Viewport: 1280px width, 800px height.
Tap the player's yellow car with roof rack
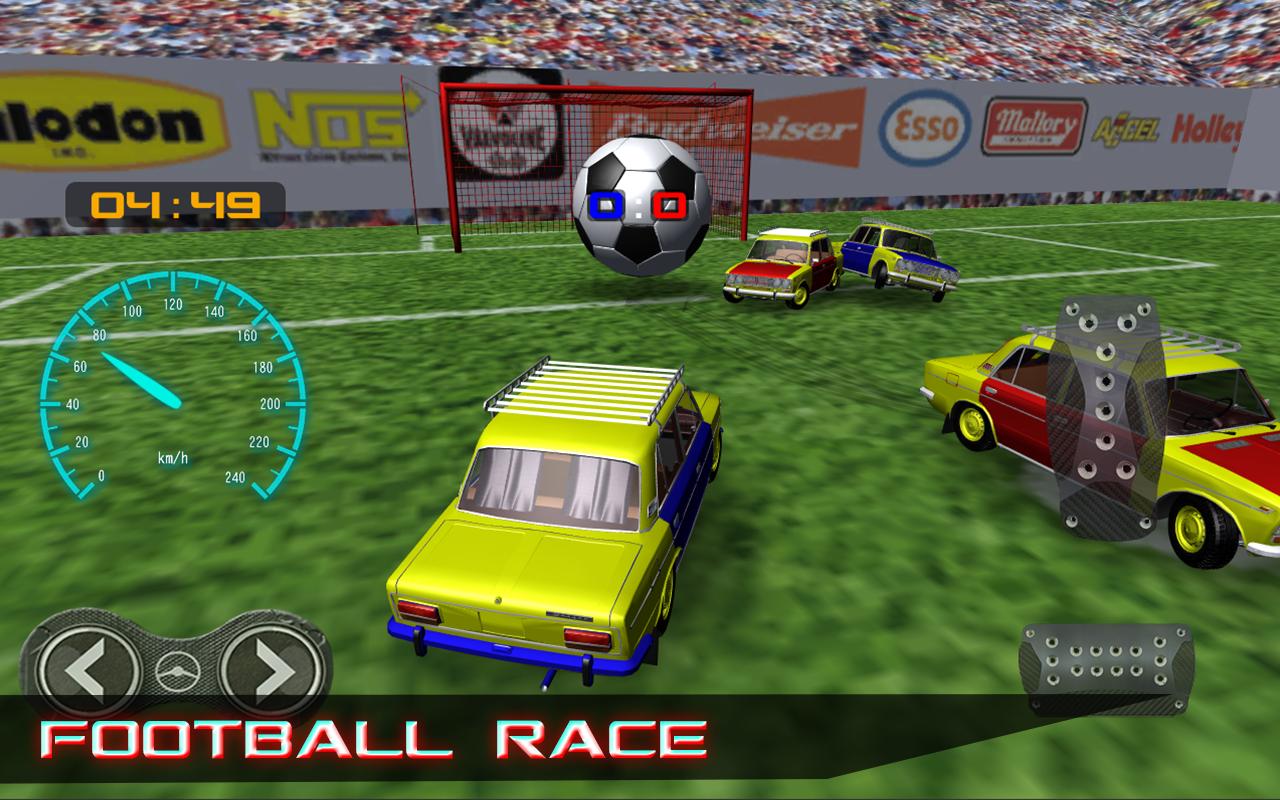560,520
